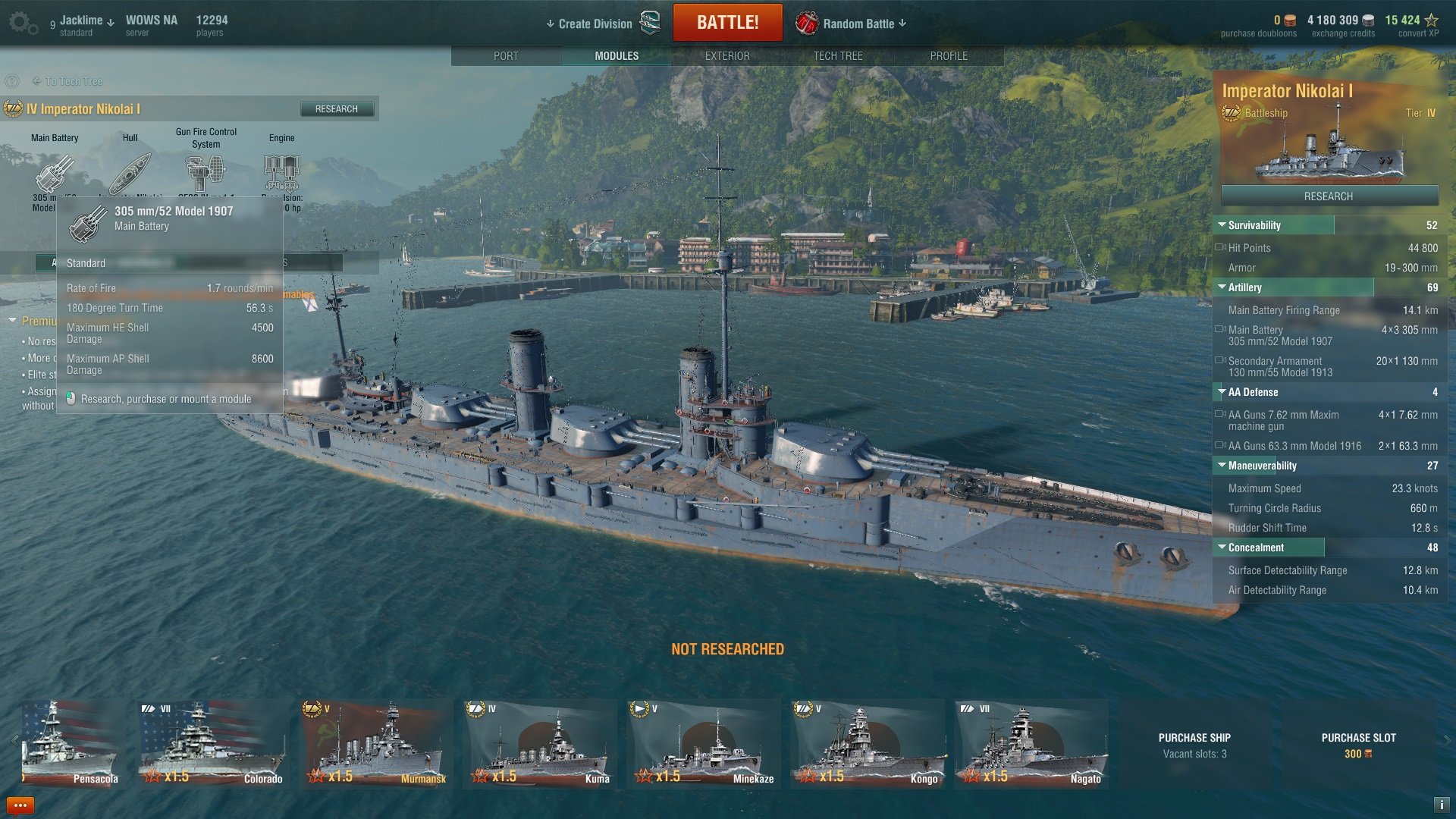Select the Hull module icon

tap(130, 173)
